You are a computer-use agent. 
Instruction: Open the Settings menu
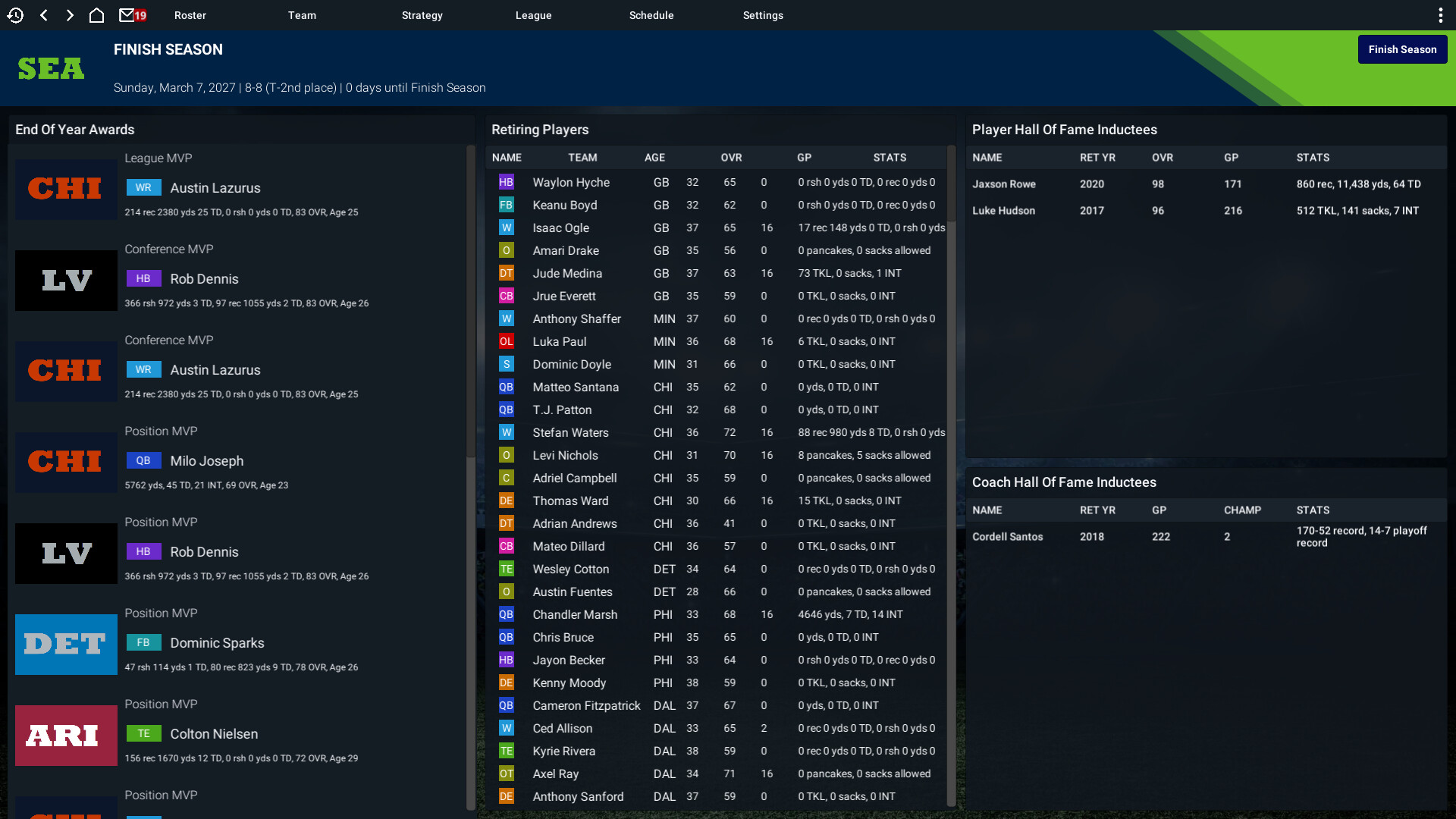[763, 15]
